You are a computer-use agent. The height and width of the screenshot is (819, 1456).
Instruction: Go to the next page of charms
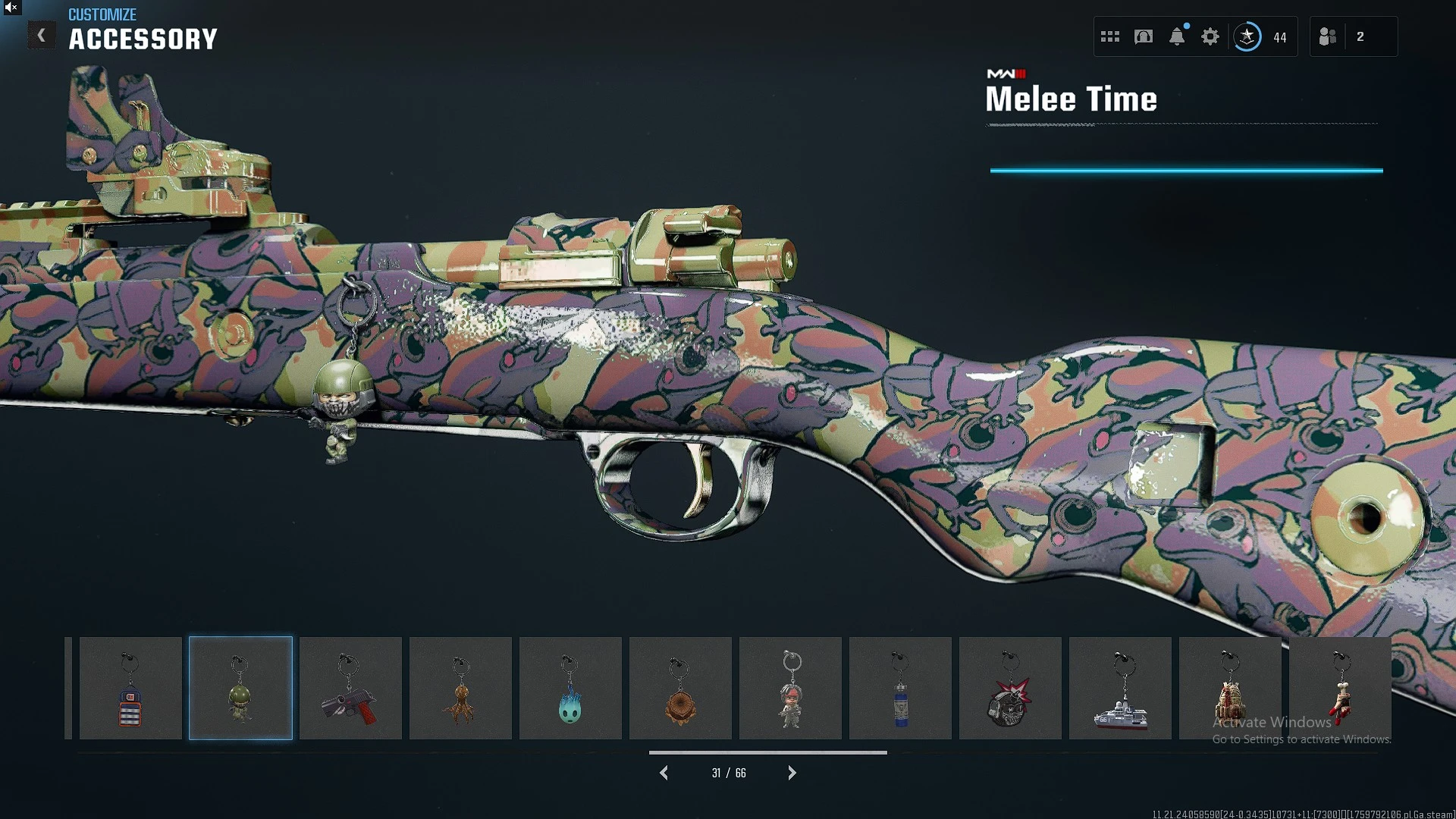[792, 773]
